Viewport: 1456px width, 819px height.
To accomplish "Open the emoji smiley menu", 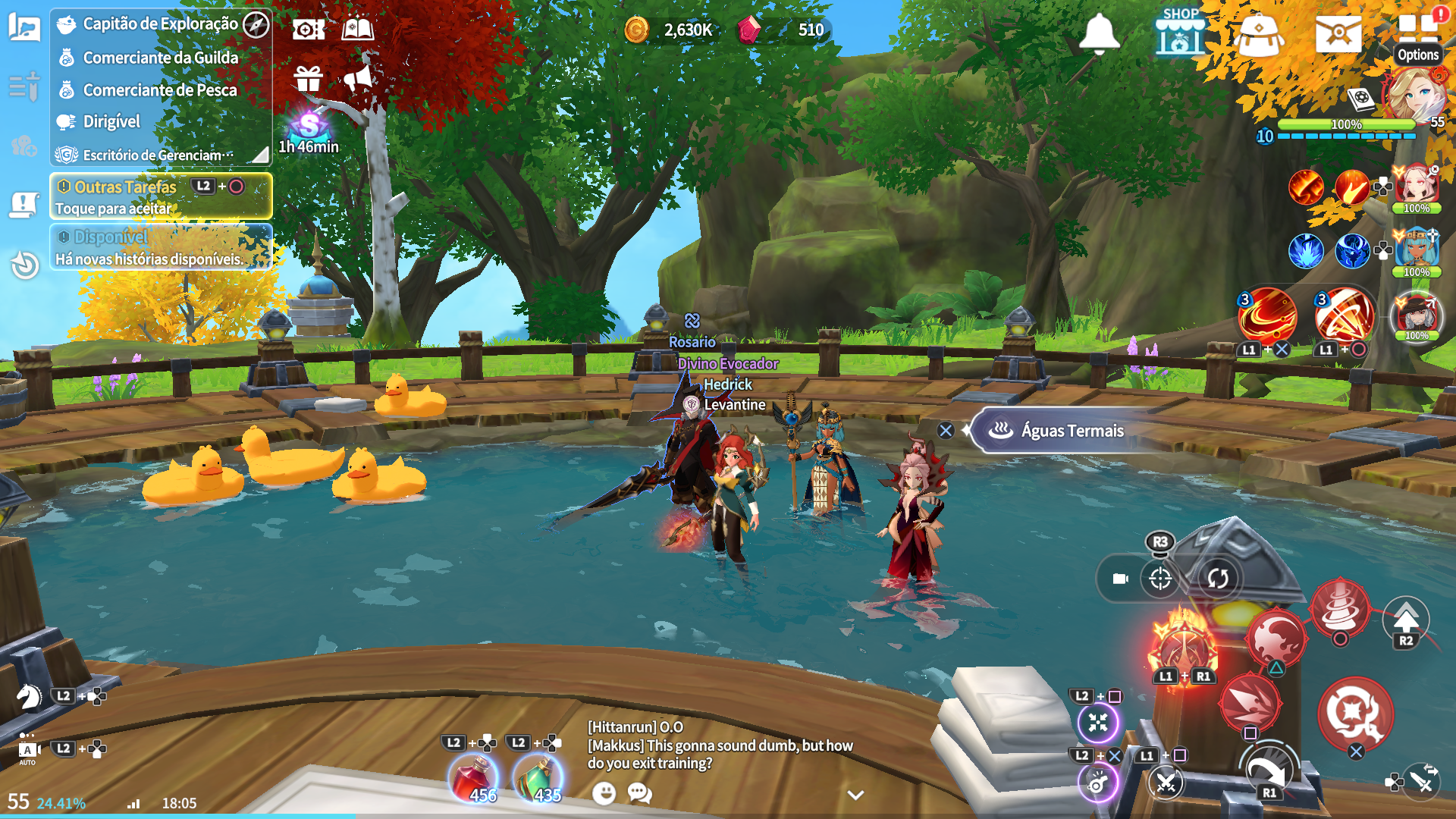I will (604, 793).
